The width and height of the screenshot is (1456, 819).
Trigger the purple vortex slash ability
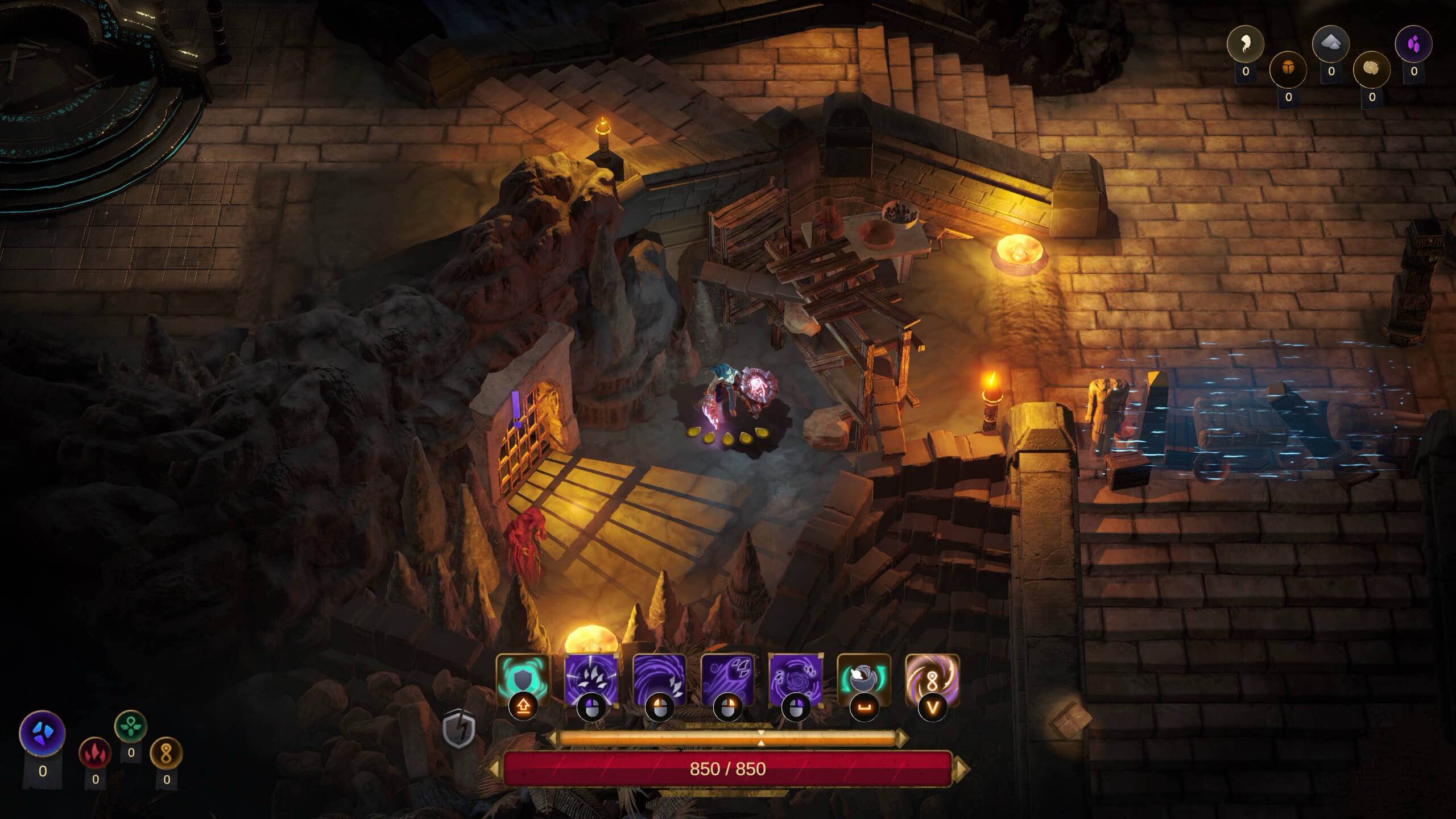coord(659,680)
